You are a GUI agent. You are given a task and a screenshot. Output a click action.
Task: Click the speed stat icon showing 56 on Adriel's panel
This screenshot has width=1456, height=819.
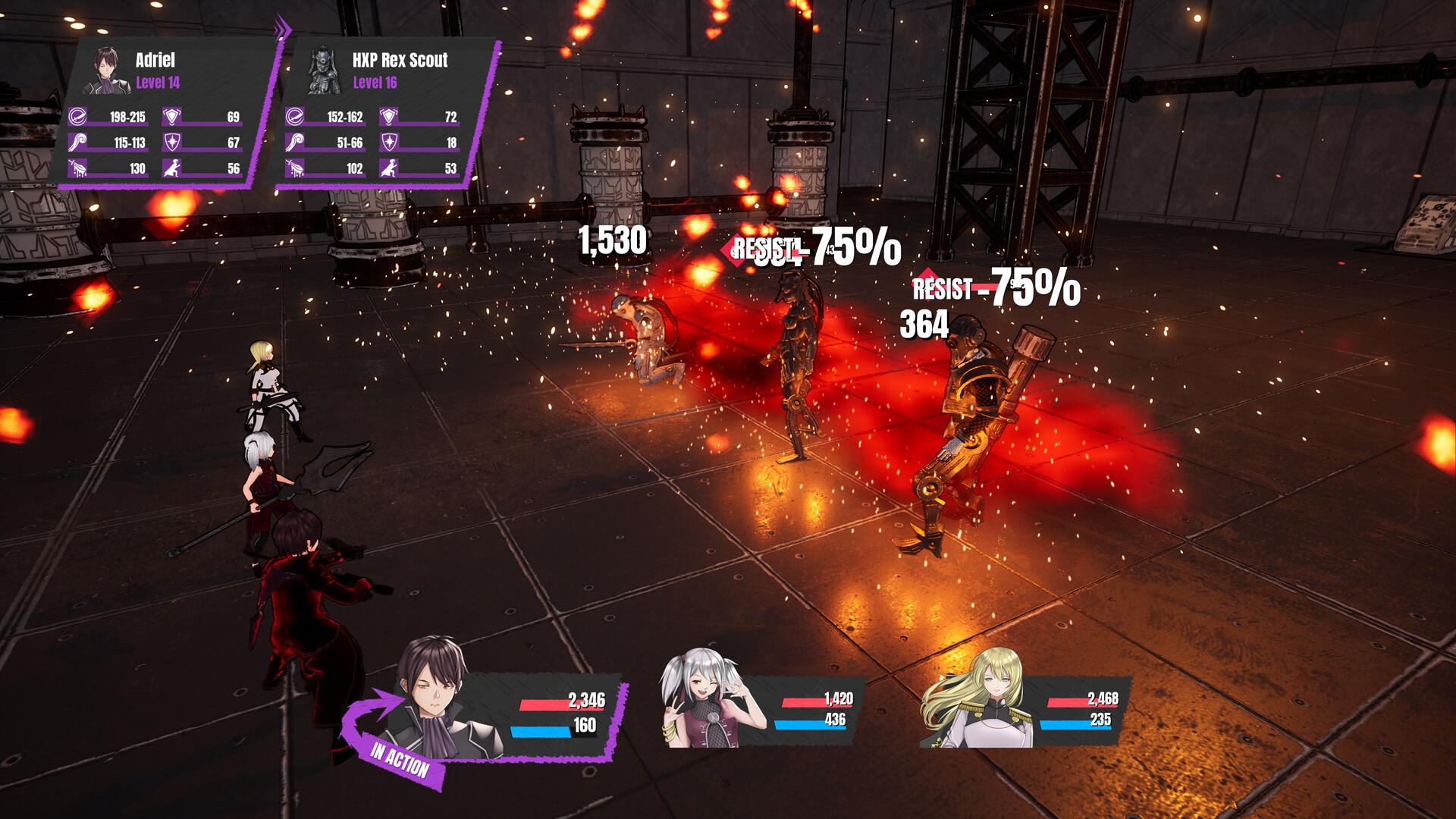(x=171, y=168)
